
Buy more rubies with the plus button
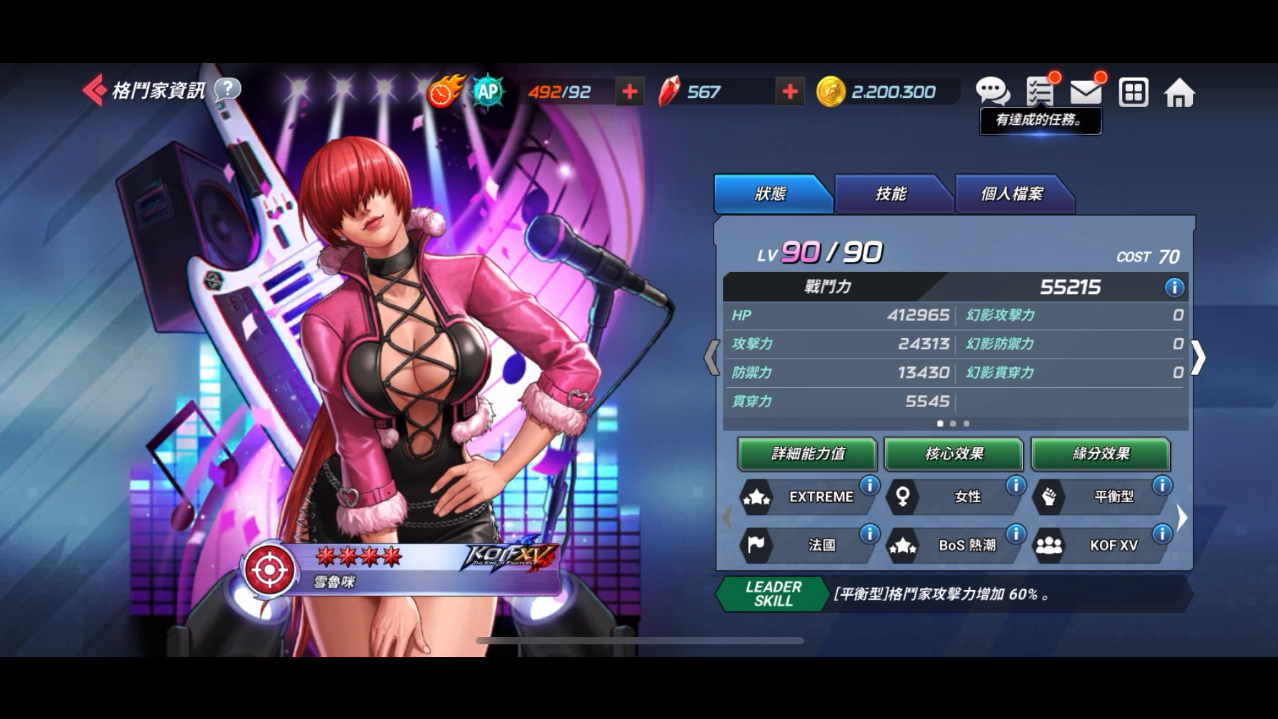[x=790, y=92]
